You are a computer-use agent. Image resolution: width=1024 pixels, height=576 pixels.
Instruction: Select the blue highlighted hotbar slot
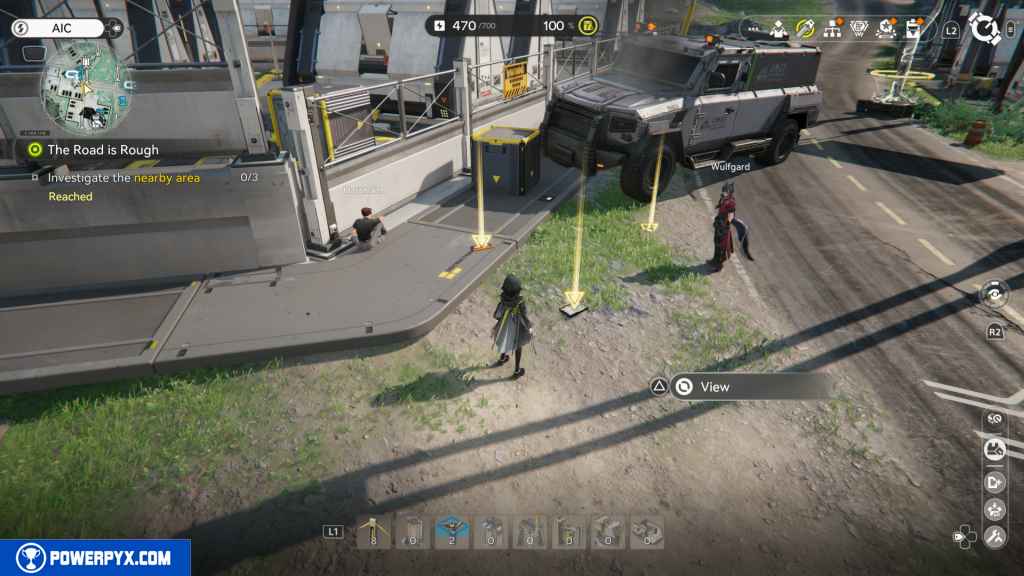(x=452, y=531)
